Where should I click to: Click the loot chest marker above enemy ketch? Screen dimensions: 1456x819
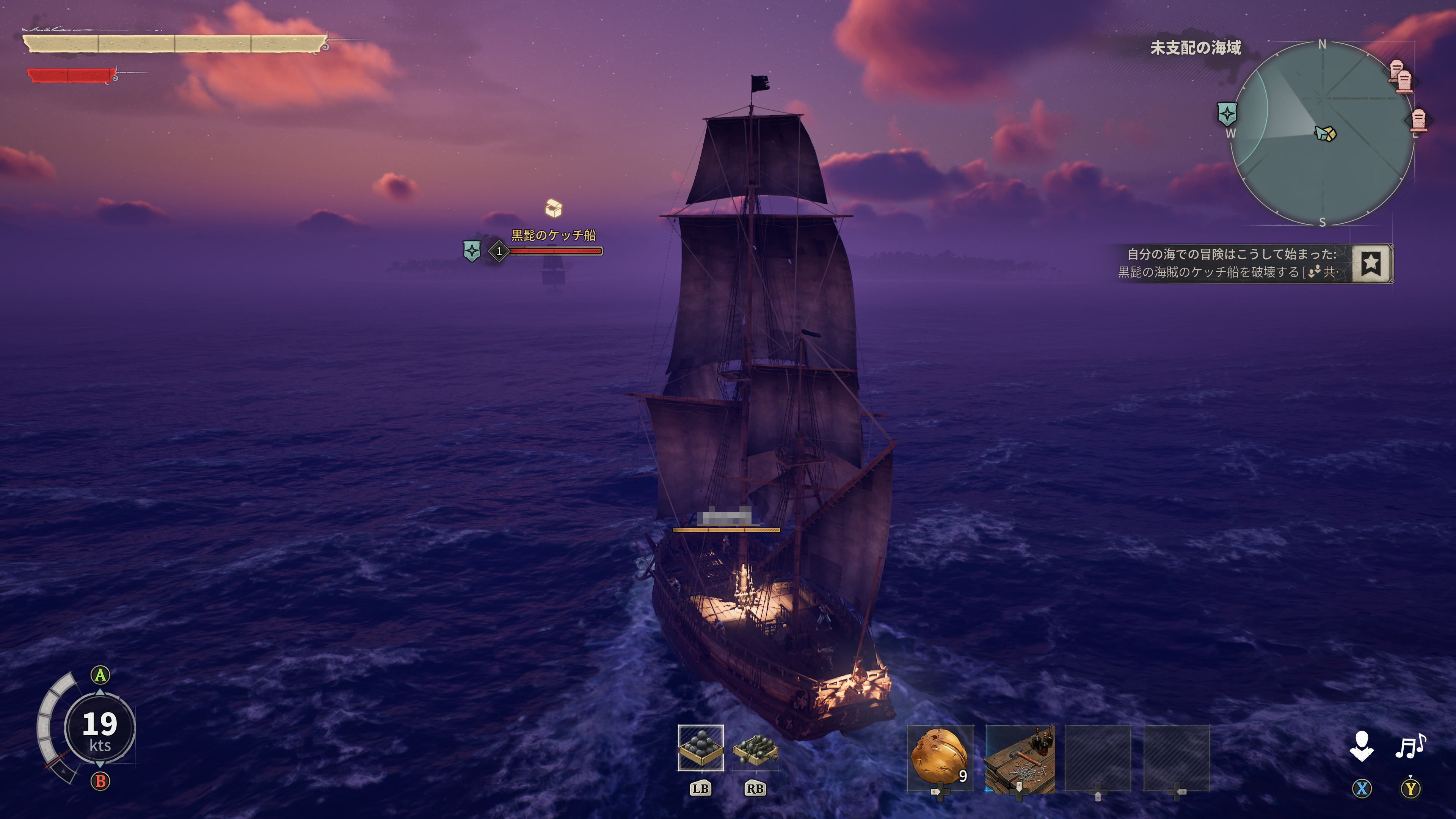point(553,208)
